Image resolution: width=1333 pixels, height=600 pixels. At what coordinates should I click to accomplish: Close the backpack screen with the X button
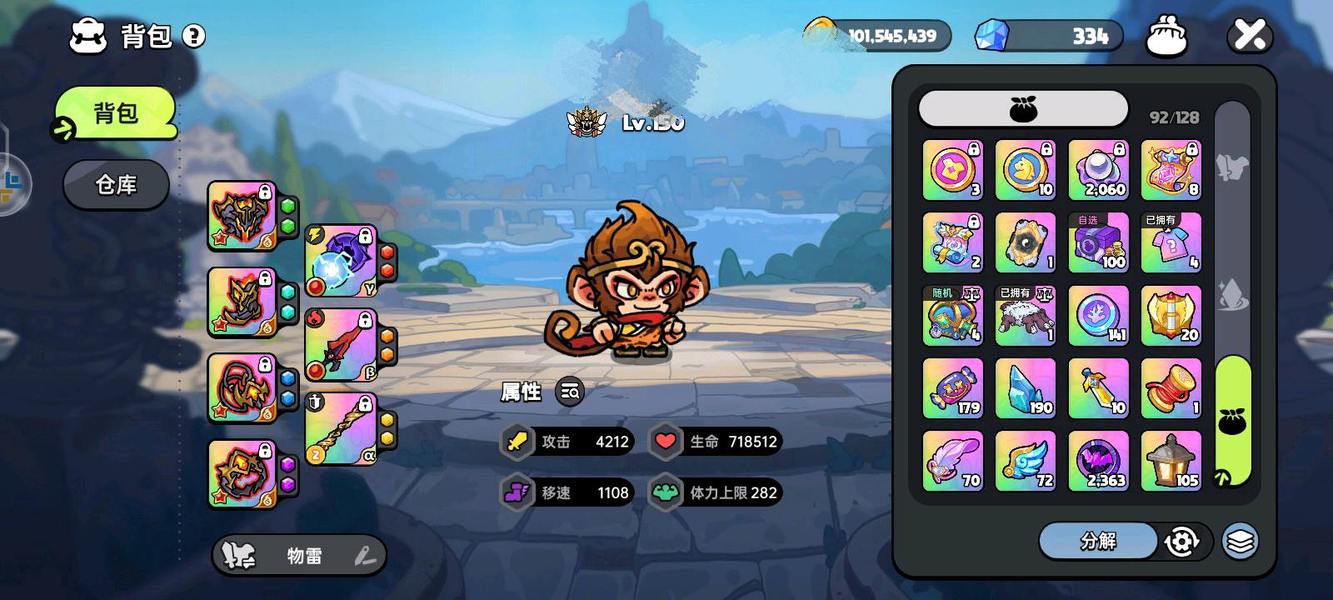coord(1249,36)
